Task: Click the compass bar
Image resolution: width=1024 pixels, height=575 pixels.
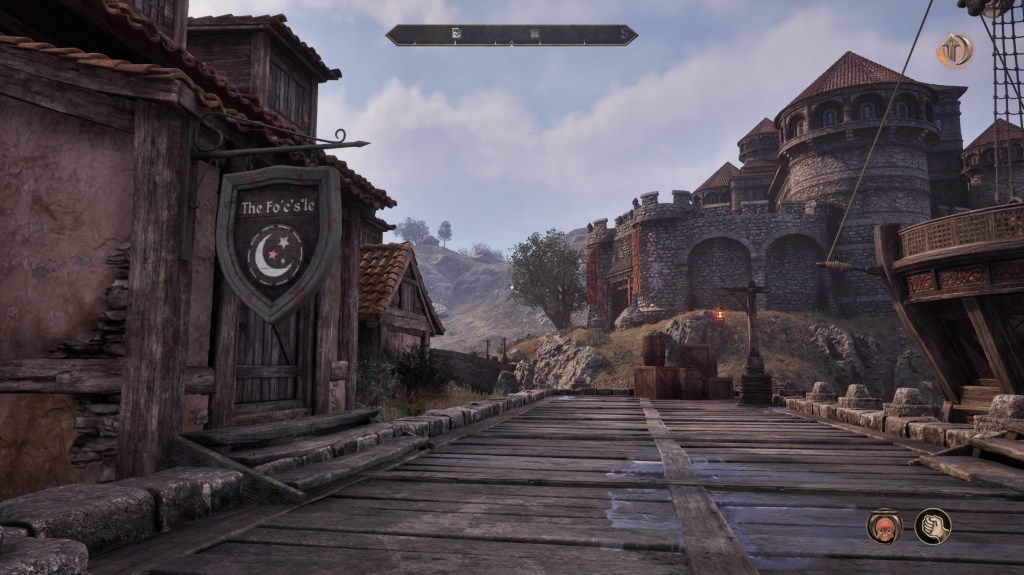Action: 511,35
